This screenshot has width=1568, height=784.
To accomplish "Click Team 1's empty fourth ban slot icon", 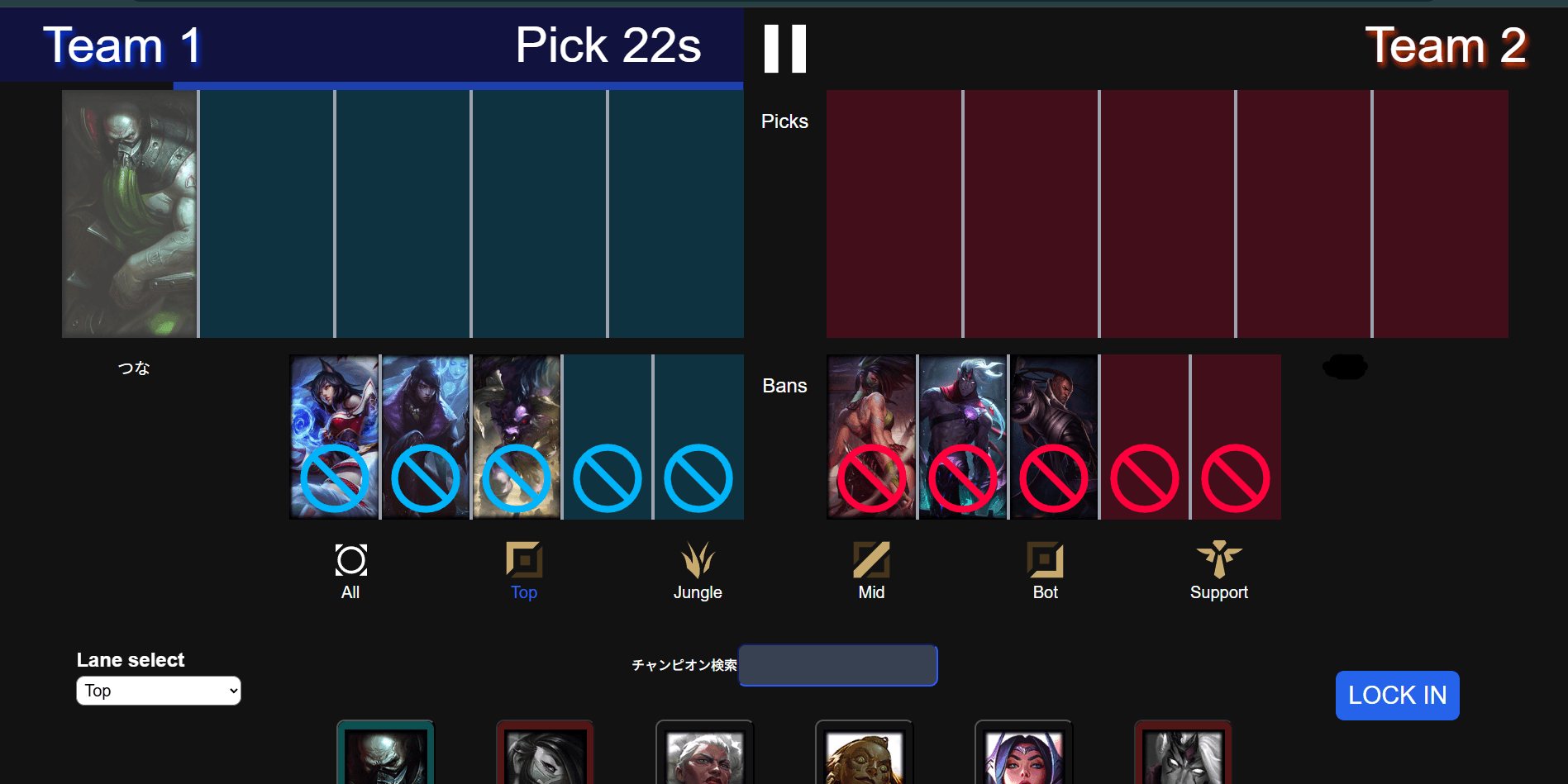I will click(x=607, y=478).
